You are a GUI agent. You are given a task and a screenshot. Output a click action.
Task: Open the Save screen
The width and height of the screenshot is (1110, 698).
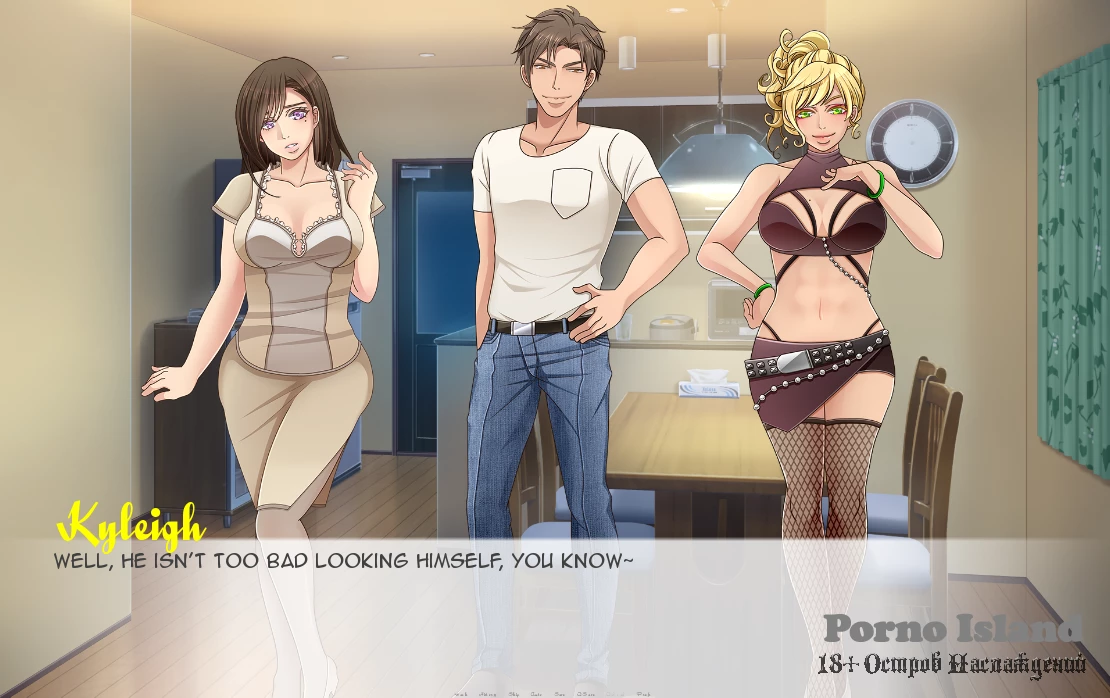(560, 694)
